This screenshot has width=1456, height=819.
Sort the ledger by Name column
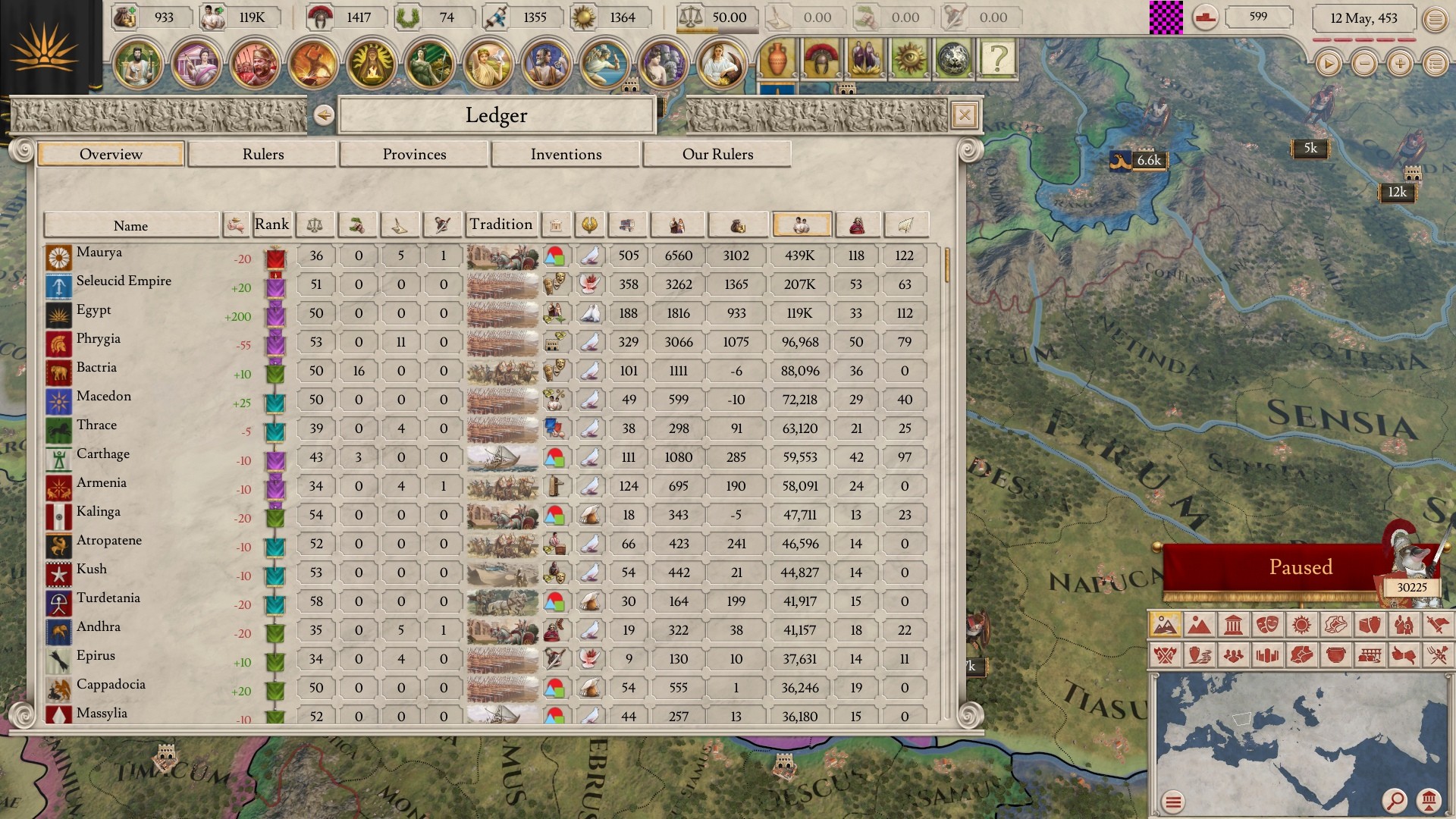[130, 225]
